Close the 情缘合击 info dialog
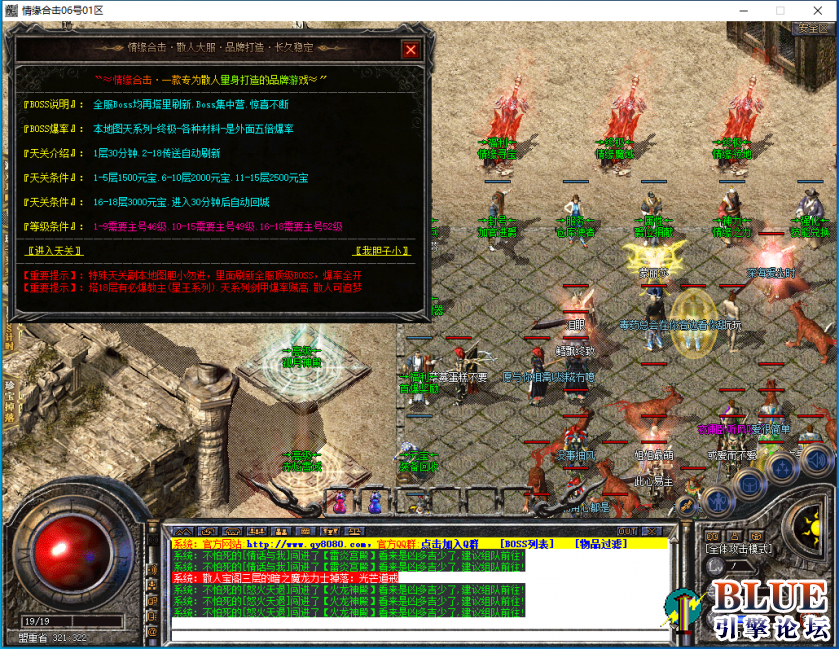839x649 pixels. coord(410,49)
